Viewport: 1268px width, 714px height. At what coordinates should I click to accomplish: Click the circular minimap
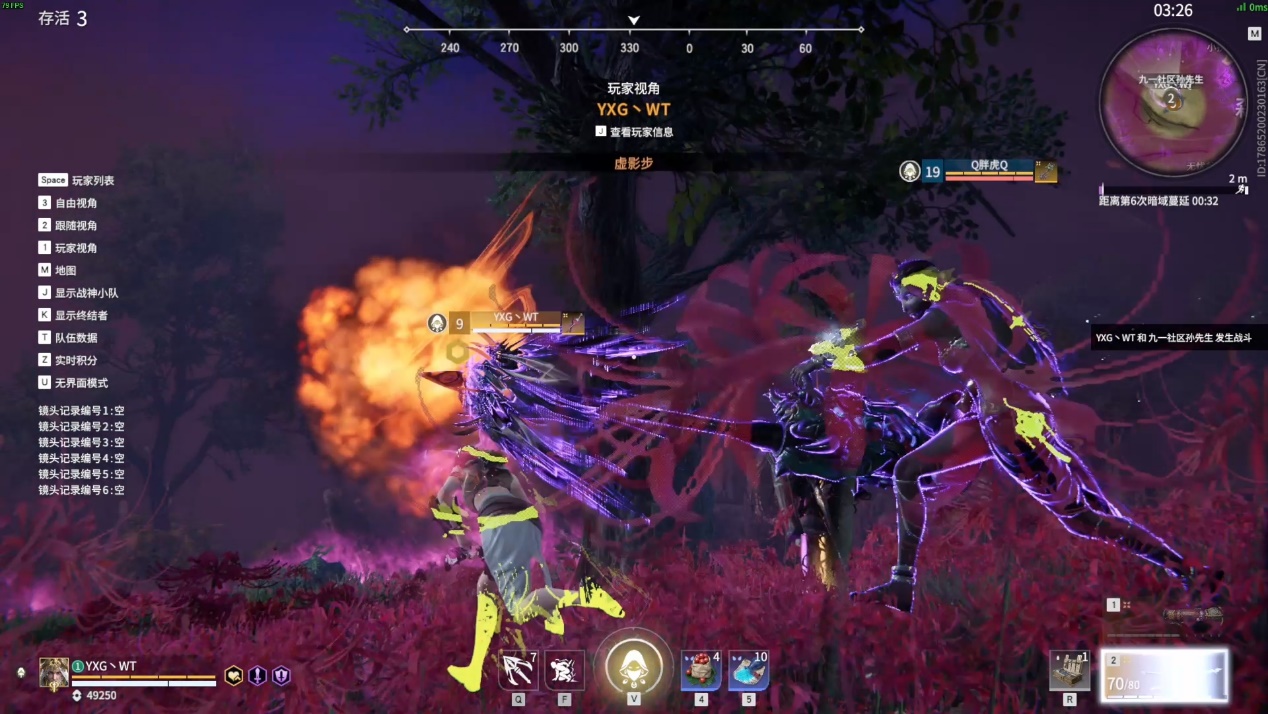click(x=1170, y=101)
